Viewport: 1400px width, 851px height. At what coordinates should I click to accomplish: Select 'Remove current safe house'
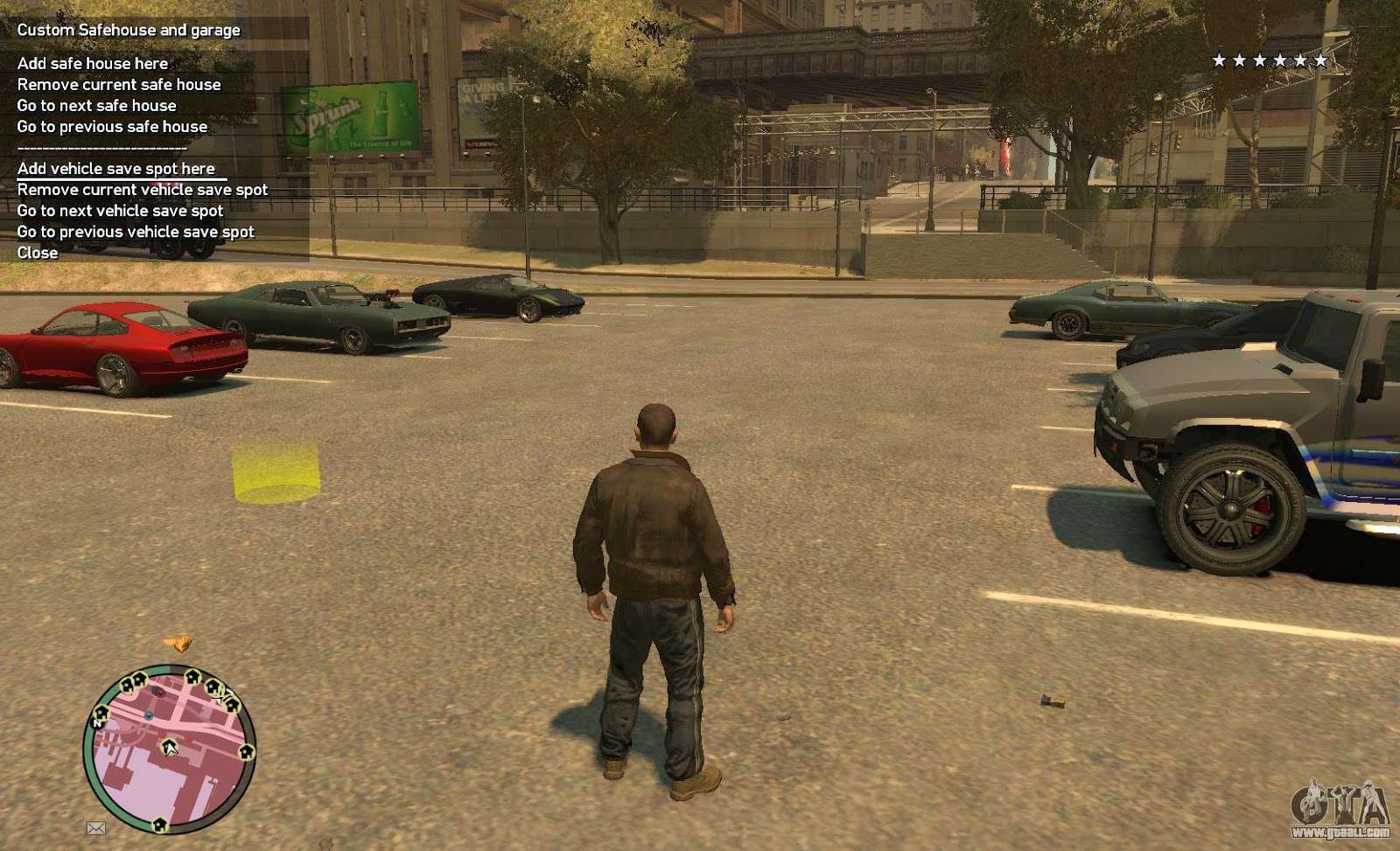[118, 84]
